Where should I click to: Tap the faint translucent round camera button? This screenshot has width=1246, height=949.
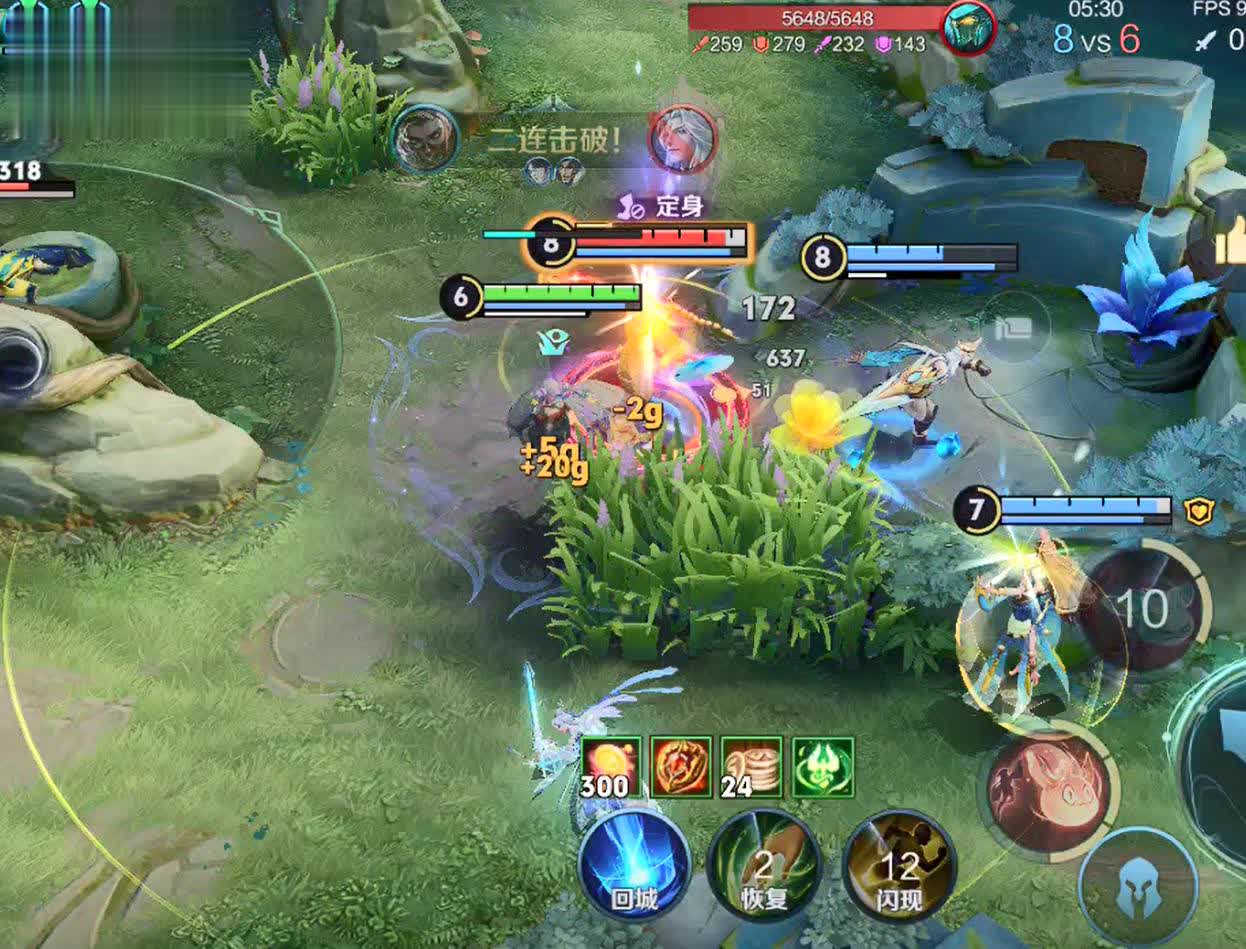tap(1016, 326)
